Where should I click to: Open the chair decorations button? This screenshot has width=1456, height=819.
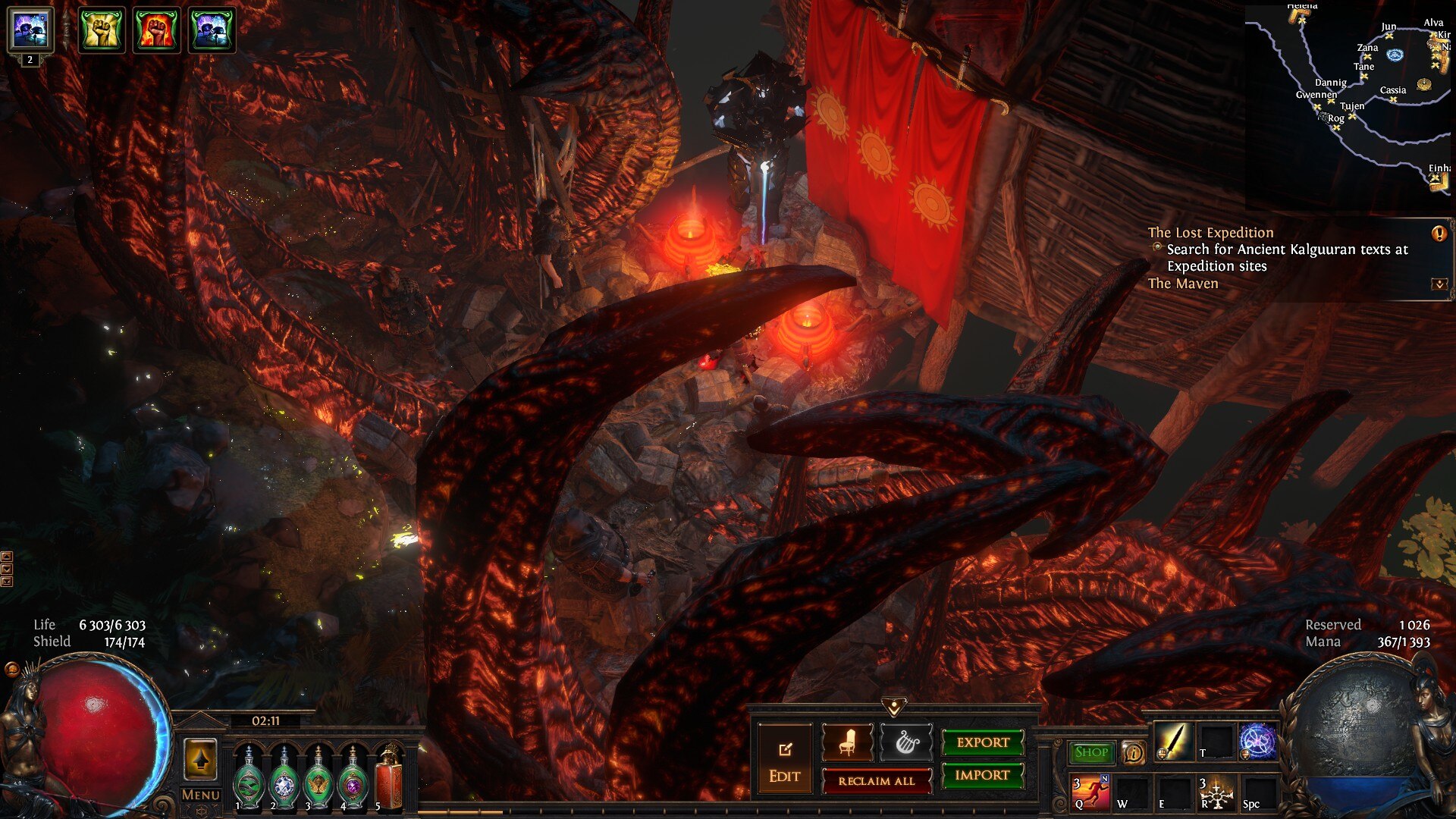tap(847, 743)
